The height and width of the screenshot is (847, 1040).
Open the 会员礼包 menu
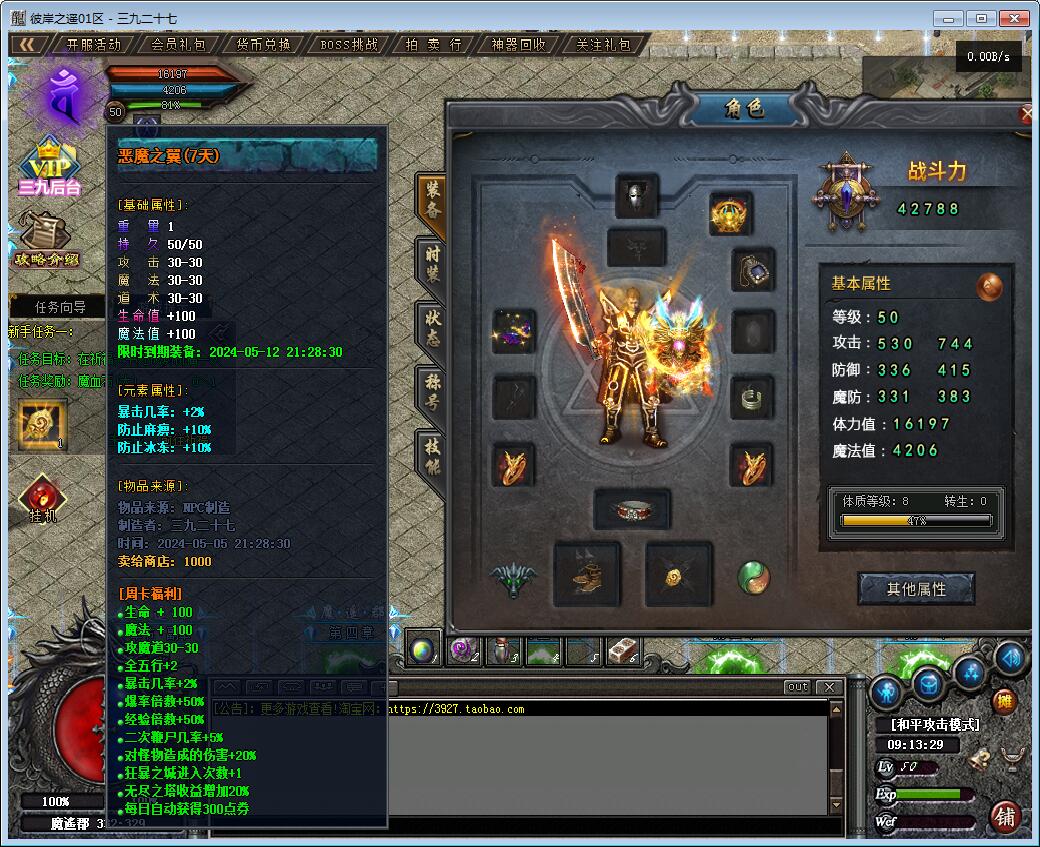[x=178, y=44]
